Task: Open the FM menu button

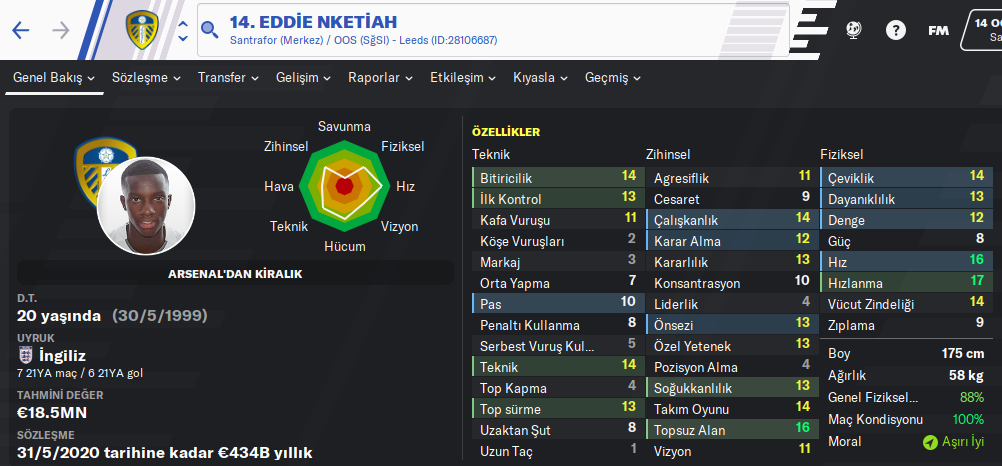Action: pos(938,30)
